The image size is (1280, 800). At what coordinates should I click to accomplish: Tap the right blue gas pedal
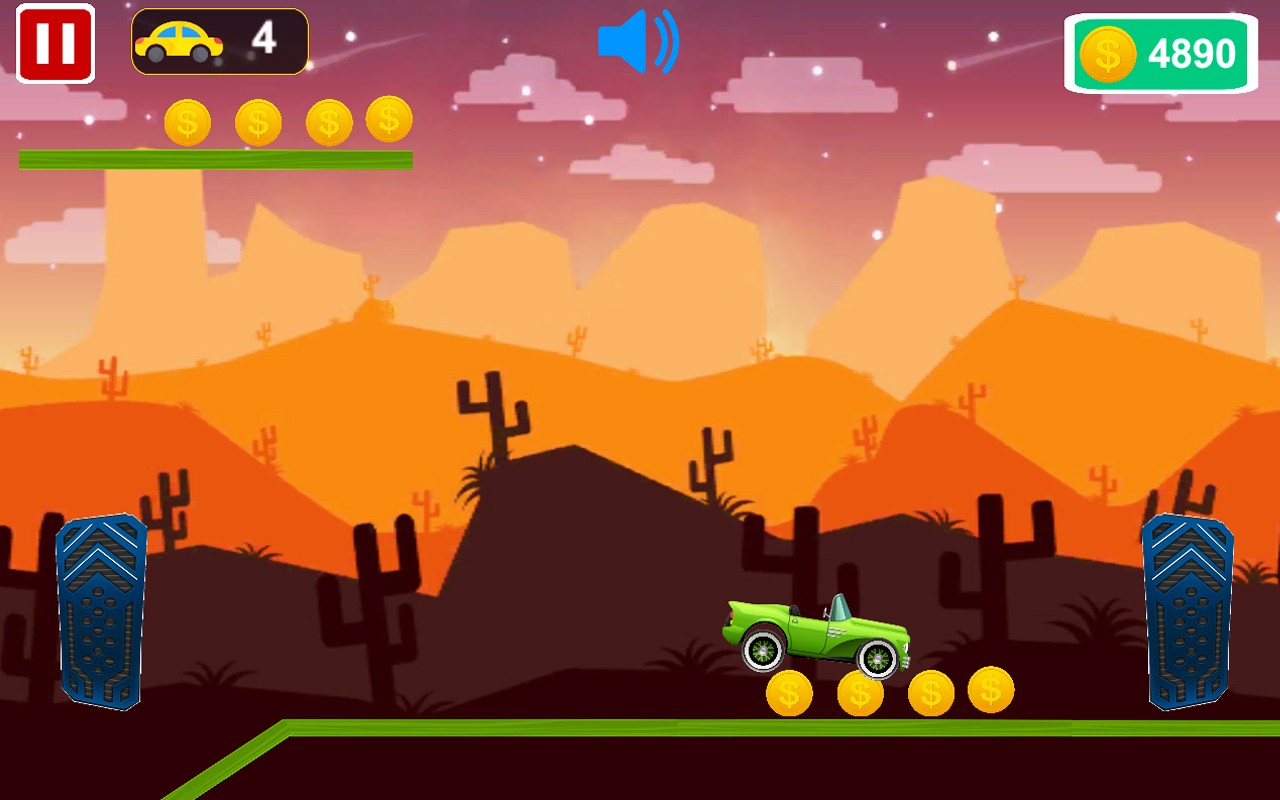click(x=1187, y=611)
